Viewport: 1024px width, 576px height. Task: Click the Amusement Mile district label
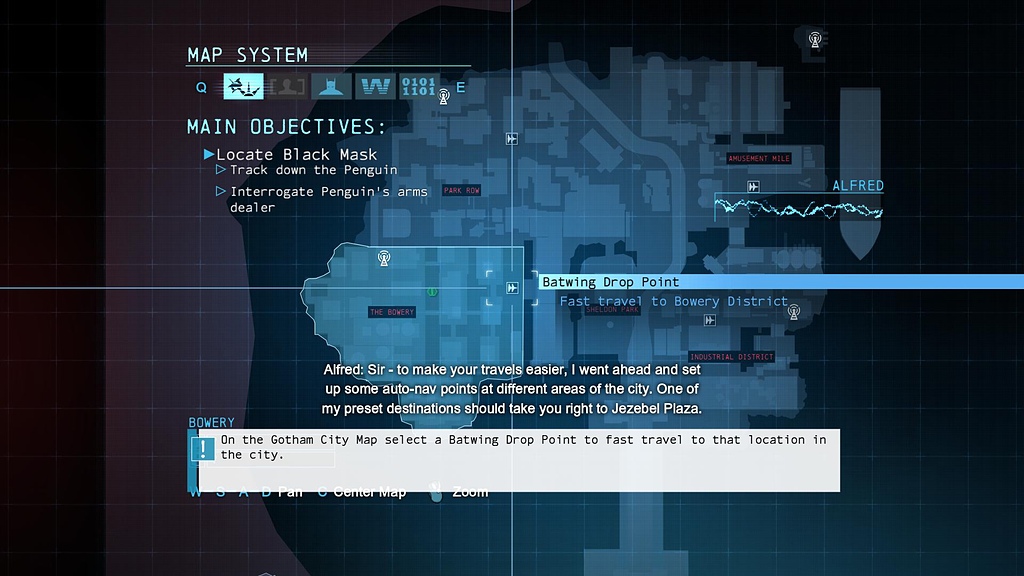759,159
